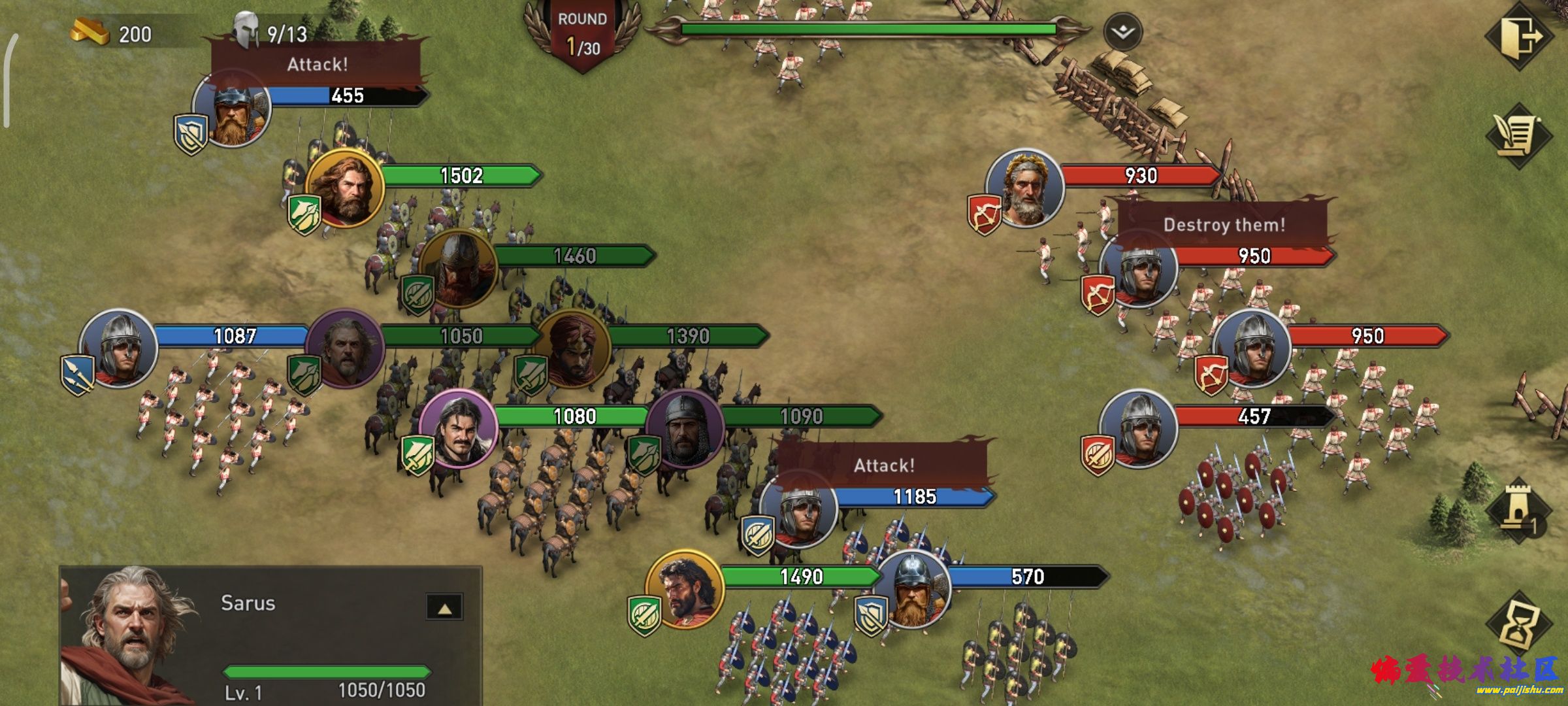Choose the hero portrait with 1490 troops
1568x706 pixels.
tap(684, 589)
